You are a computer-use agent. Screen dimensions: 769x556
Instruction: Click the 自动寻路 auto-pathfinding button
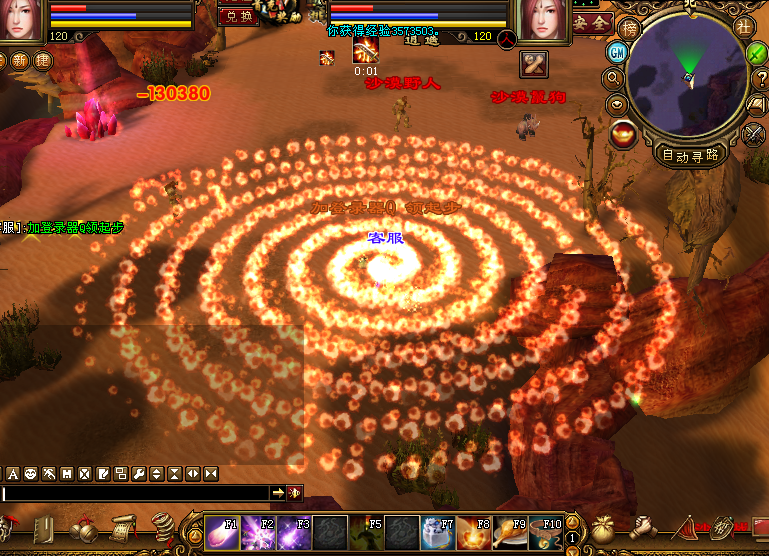point(691,155)
